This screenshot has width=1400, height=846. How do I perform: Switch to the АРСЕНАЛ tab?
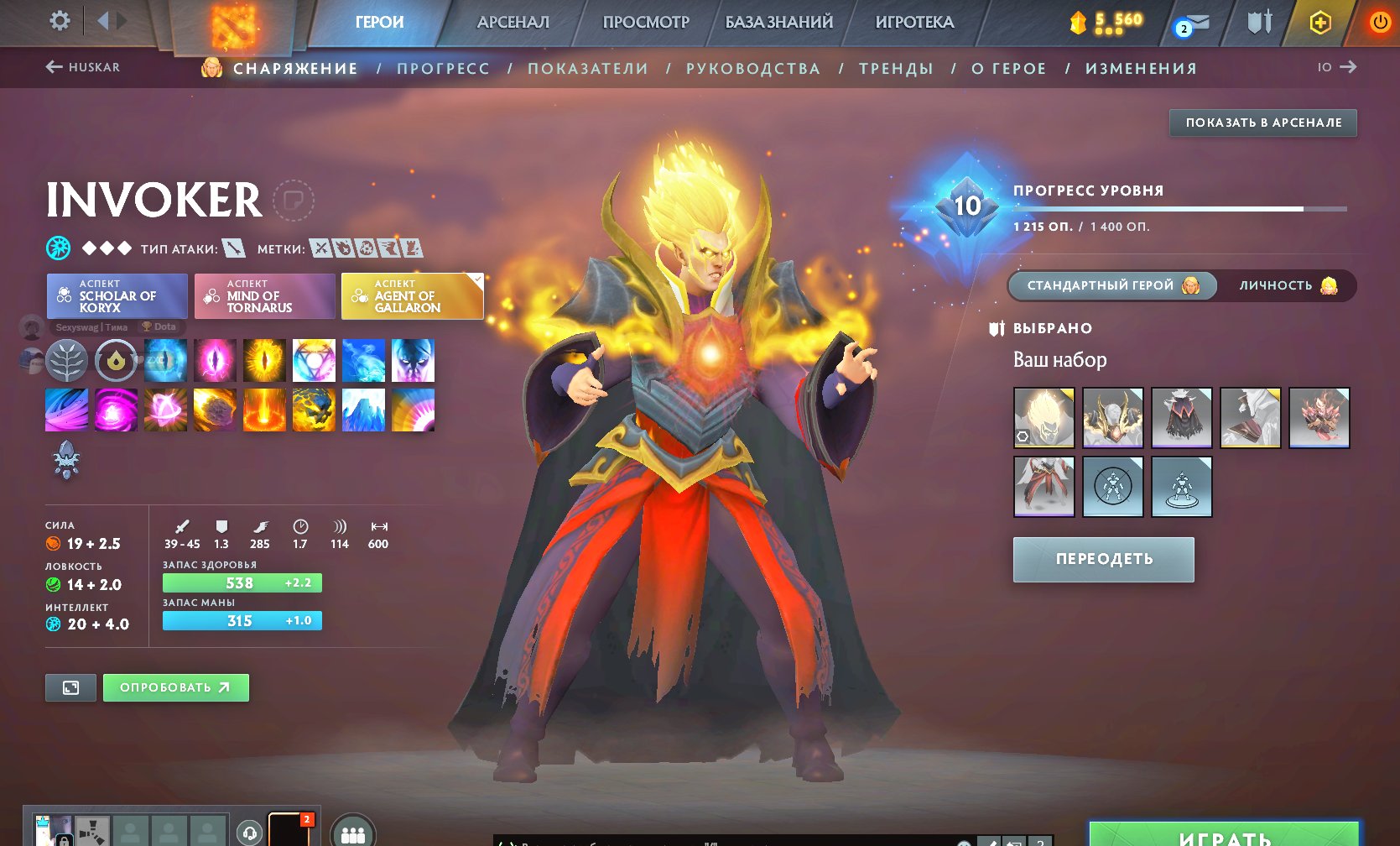(x=513, y=23)
